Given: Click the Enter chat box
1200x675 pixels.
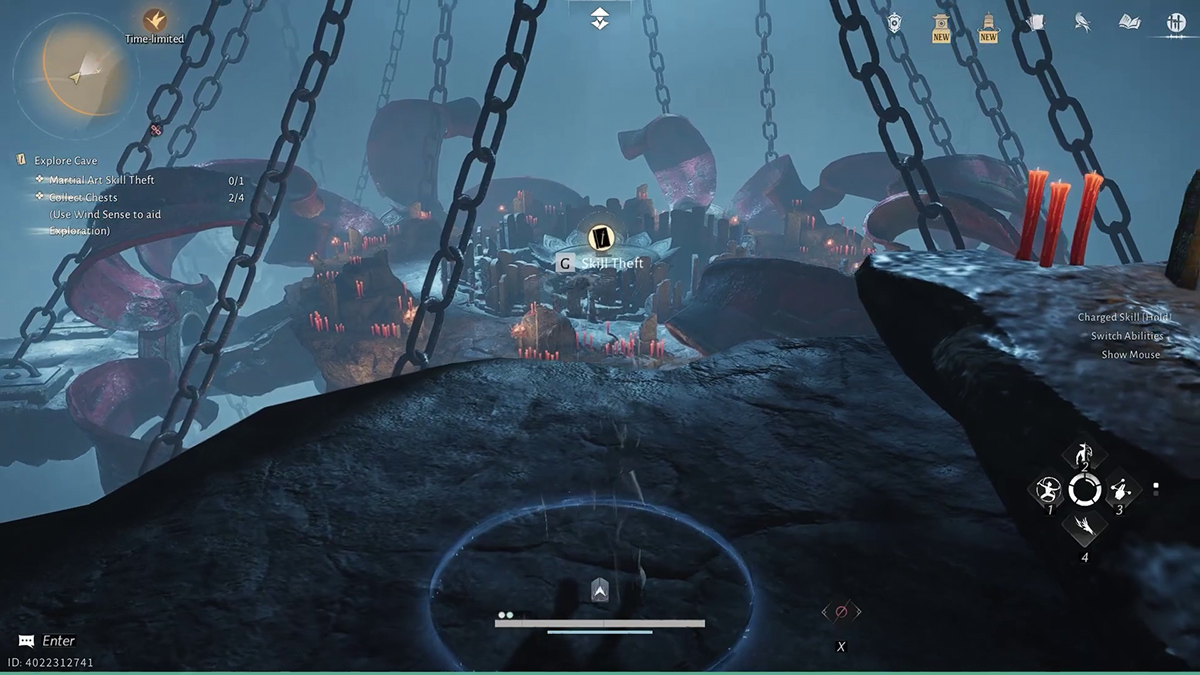Looking at the screenshot, I should [x=58, y=641].
